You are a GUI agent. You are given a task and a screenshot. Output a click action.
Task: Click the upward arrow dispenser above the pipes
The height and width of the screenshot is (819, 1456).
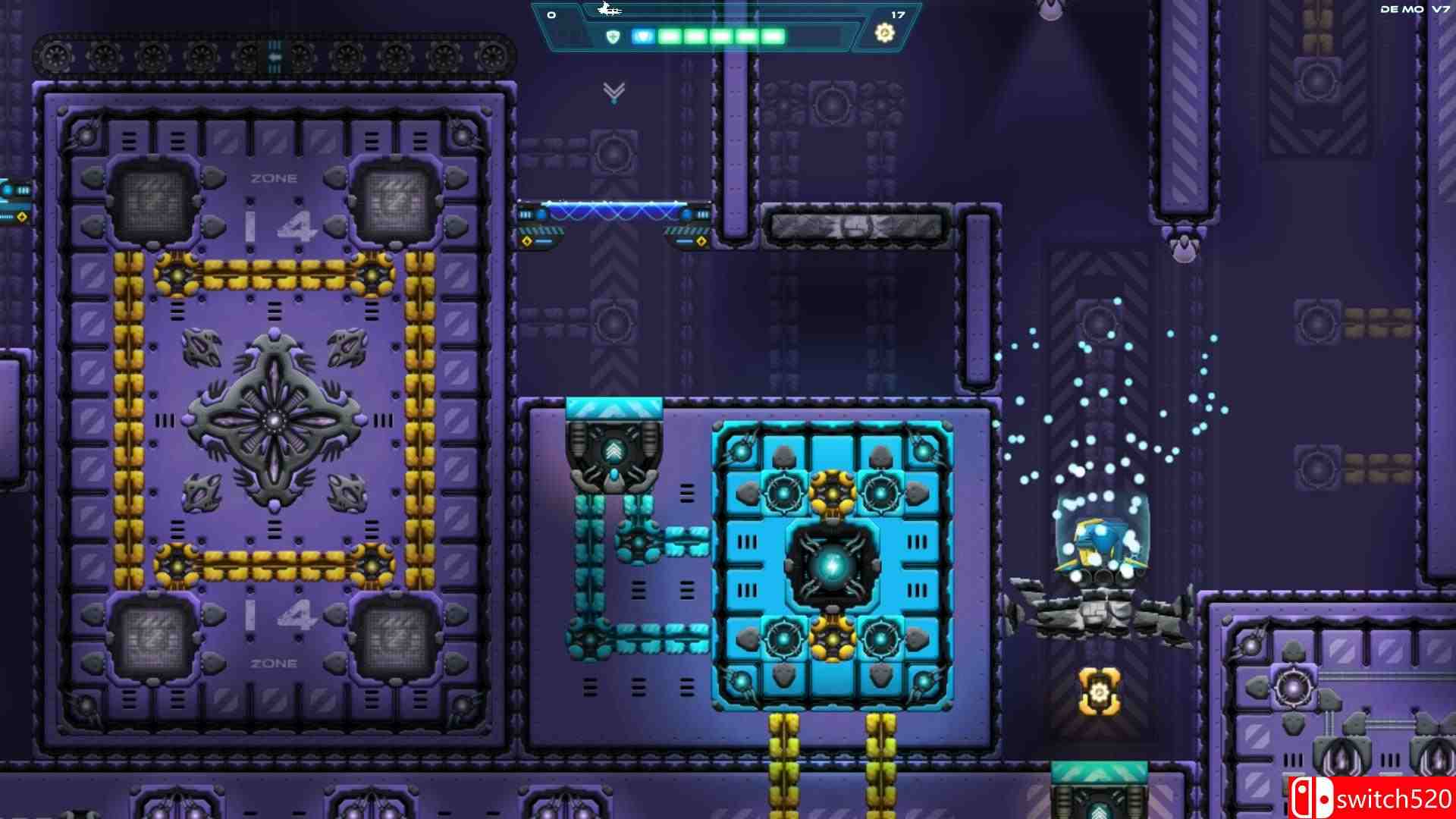[x=613, y=451]
